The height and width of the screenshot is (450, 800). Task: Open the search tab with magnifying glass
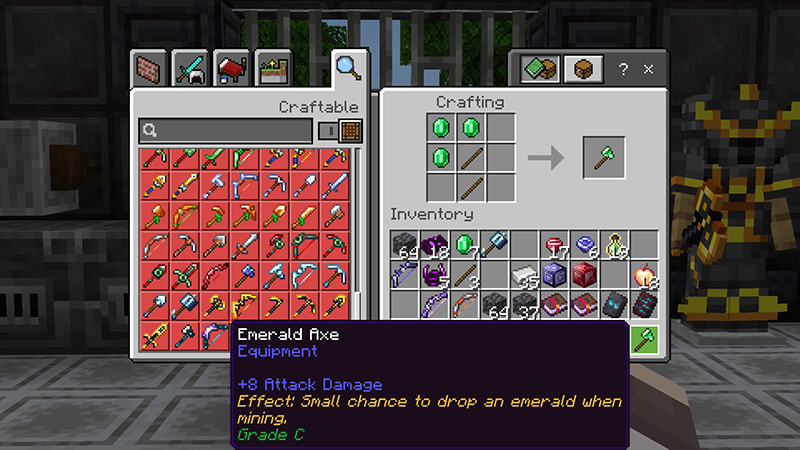coord(348,68)
